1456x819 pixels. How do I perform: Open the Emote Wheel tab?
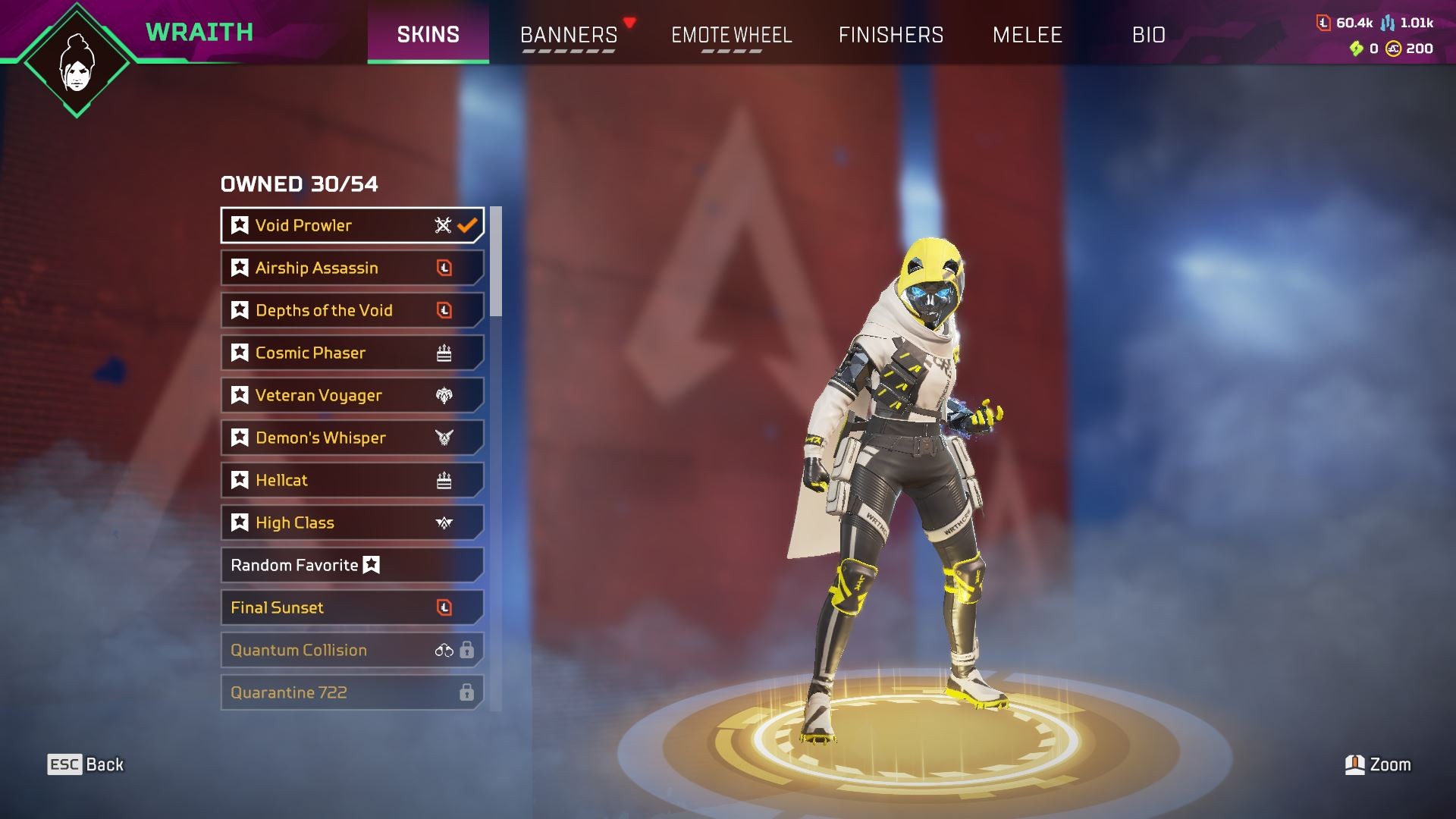(x=731, y=35)
